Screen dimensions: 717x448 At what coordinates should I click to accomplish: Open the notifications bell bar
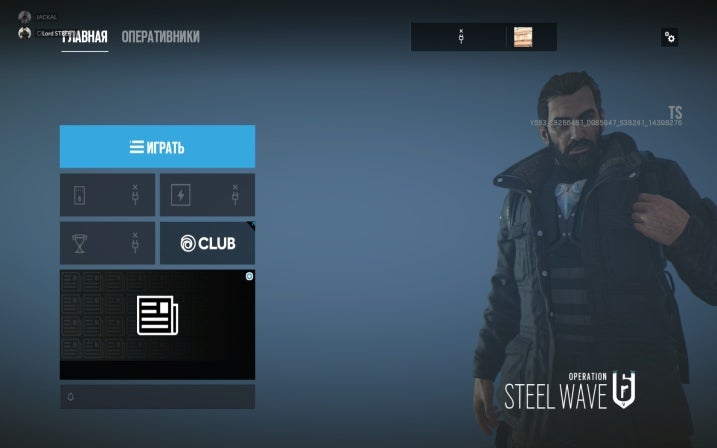(157, 397)
